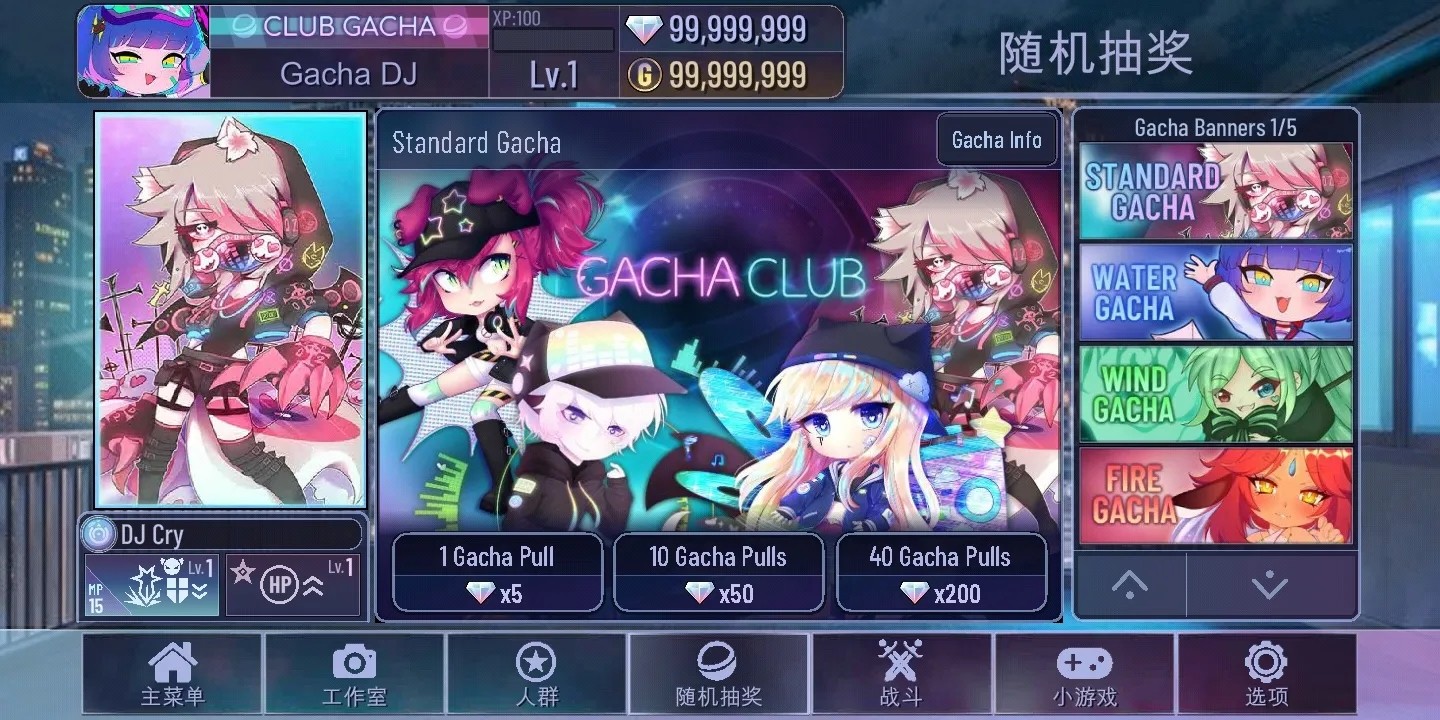Select the 小游戏 gamepad minigames icon
Image resolution: width=1440 pixels, height=720 pixels.
[1086, 668]
